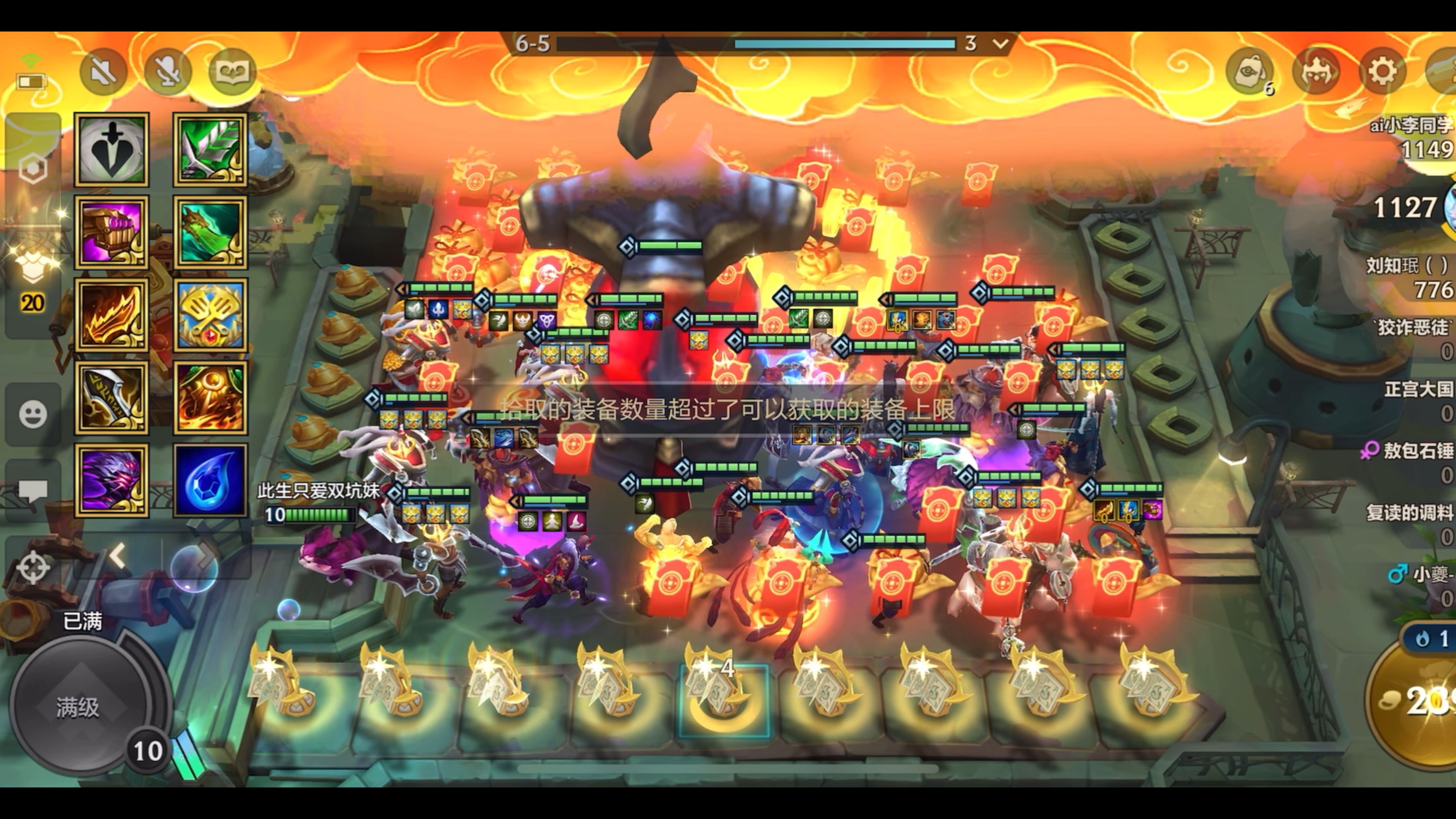This screenshot has height=819, width=1456.
Task: Pick the green dragon claw item
Action: (210, 232)
